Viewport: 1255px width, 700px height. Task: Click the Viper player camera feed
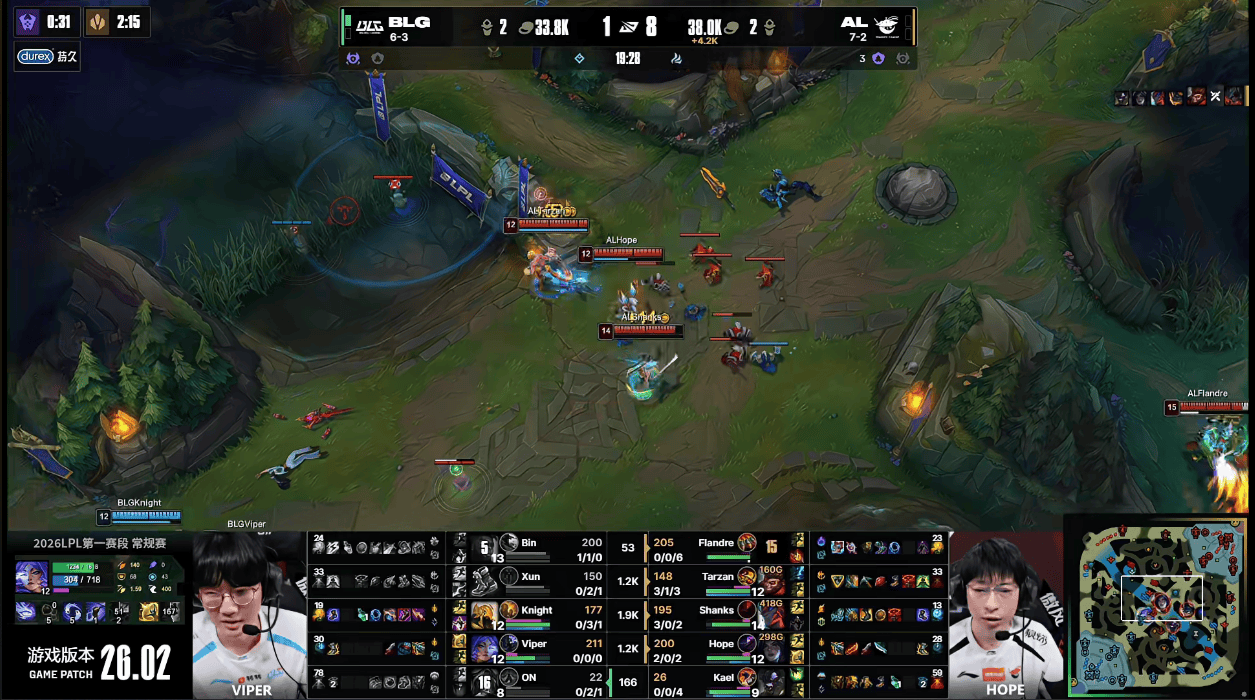[x=249, y=612]
